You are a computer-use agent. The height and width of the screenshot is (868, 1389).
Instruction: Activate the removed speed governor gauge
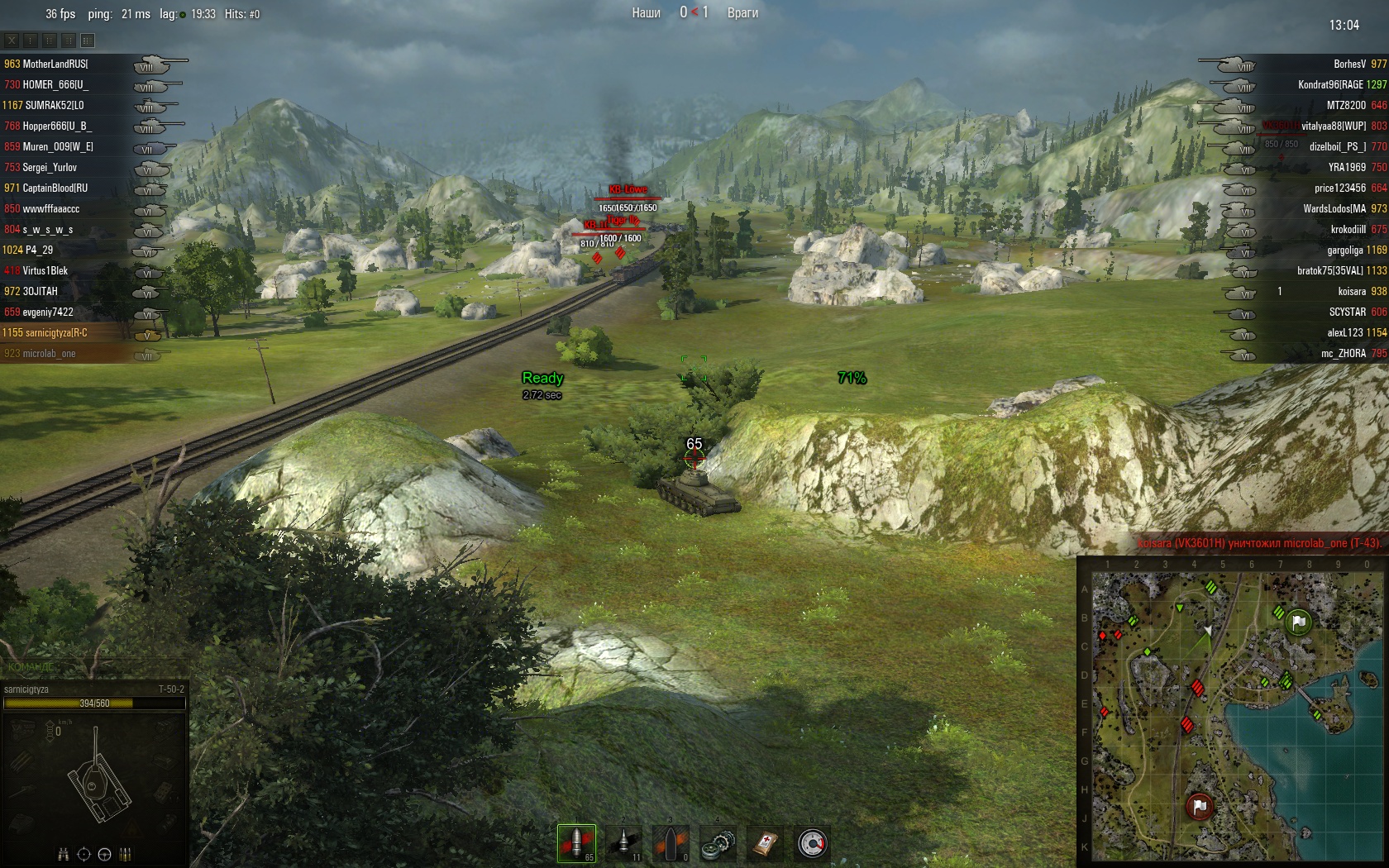click(813, 844)
